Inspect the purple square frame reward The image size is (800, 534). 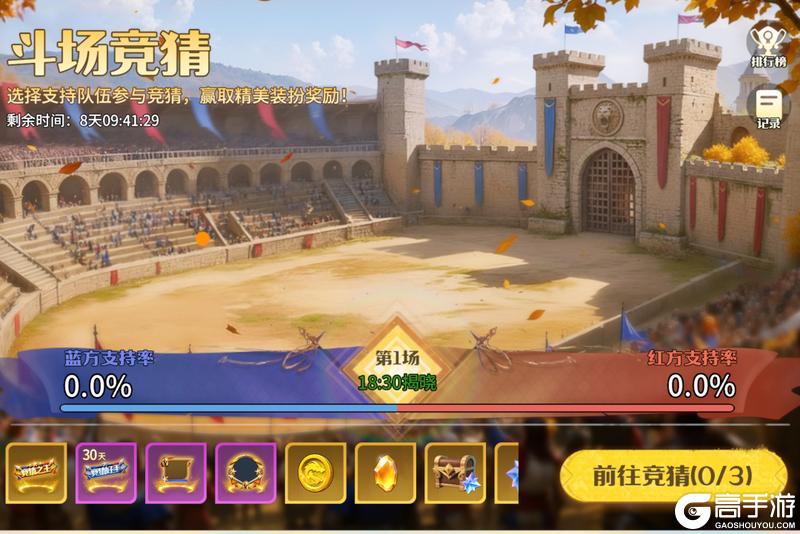176,473
